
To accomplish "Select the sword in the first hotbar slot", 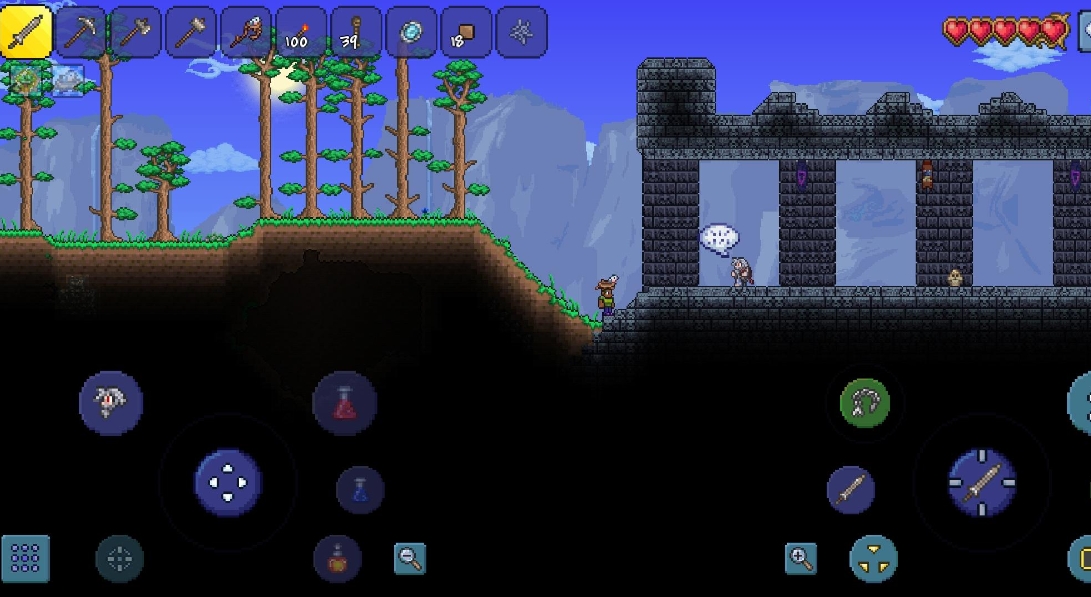I will 25,32.
